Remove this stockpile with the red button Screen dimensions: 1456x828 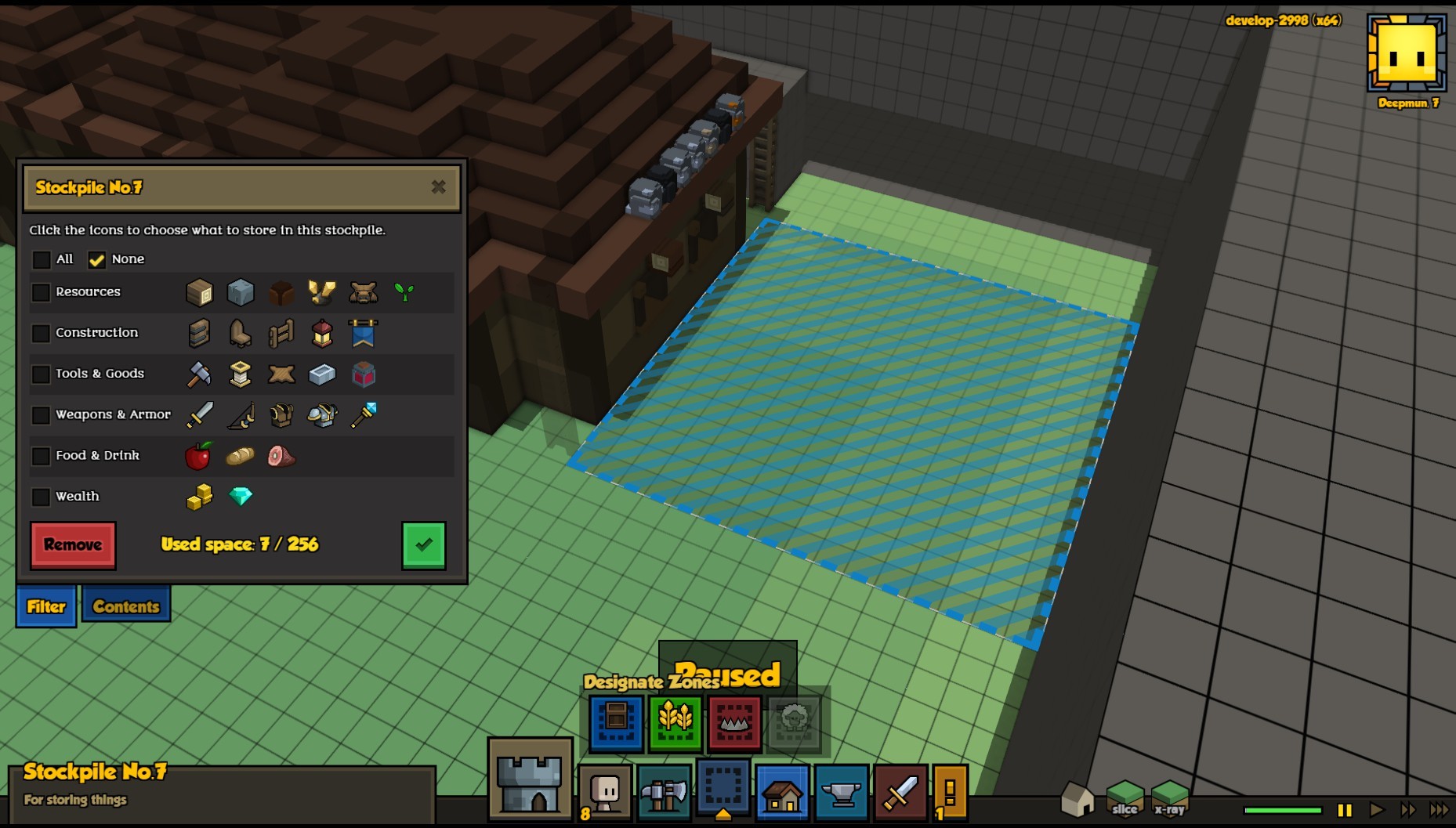coord(73,544)
